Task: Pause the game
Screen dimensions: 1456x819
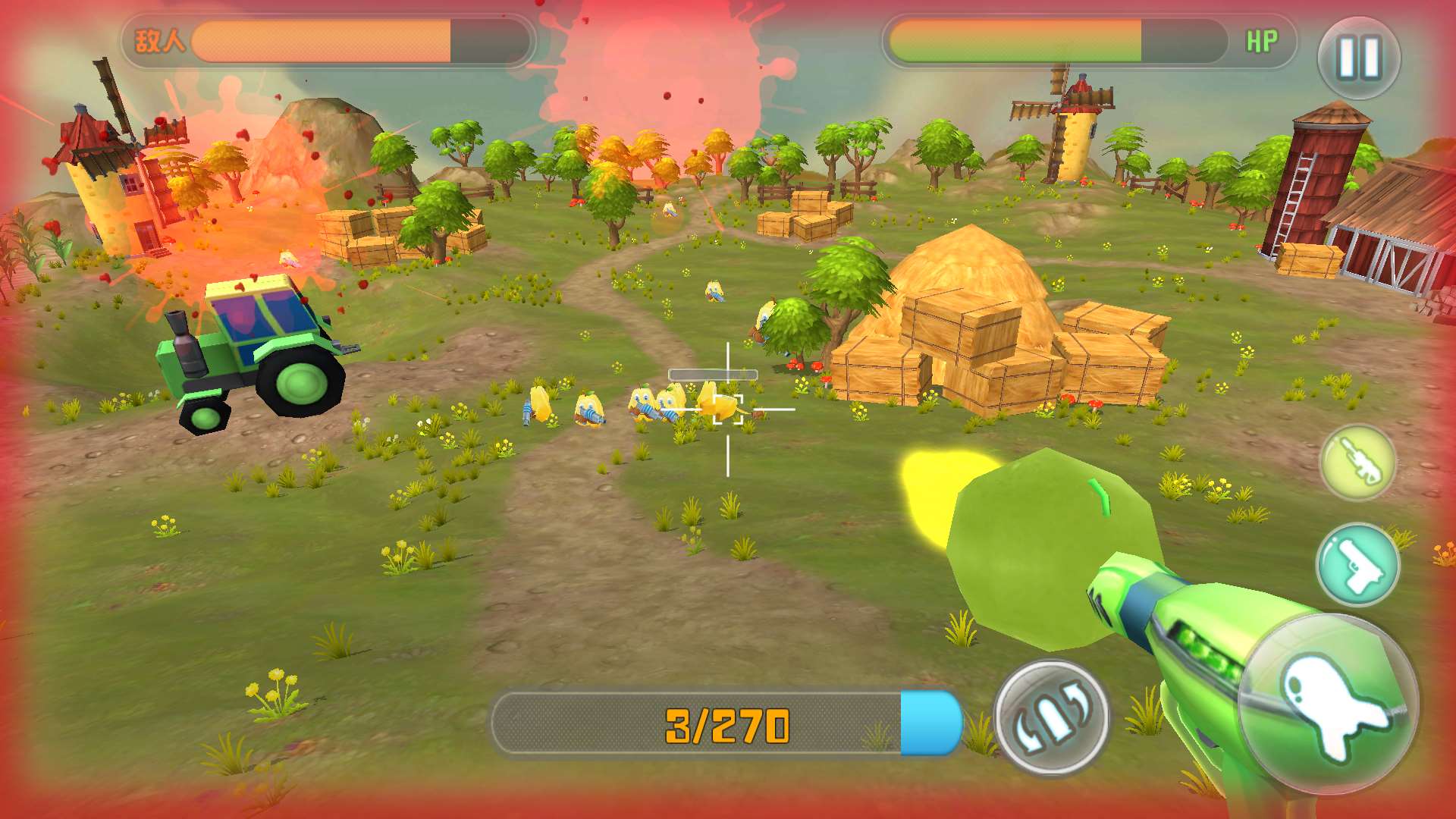Action: point(1358,58)
